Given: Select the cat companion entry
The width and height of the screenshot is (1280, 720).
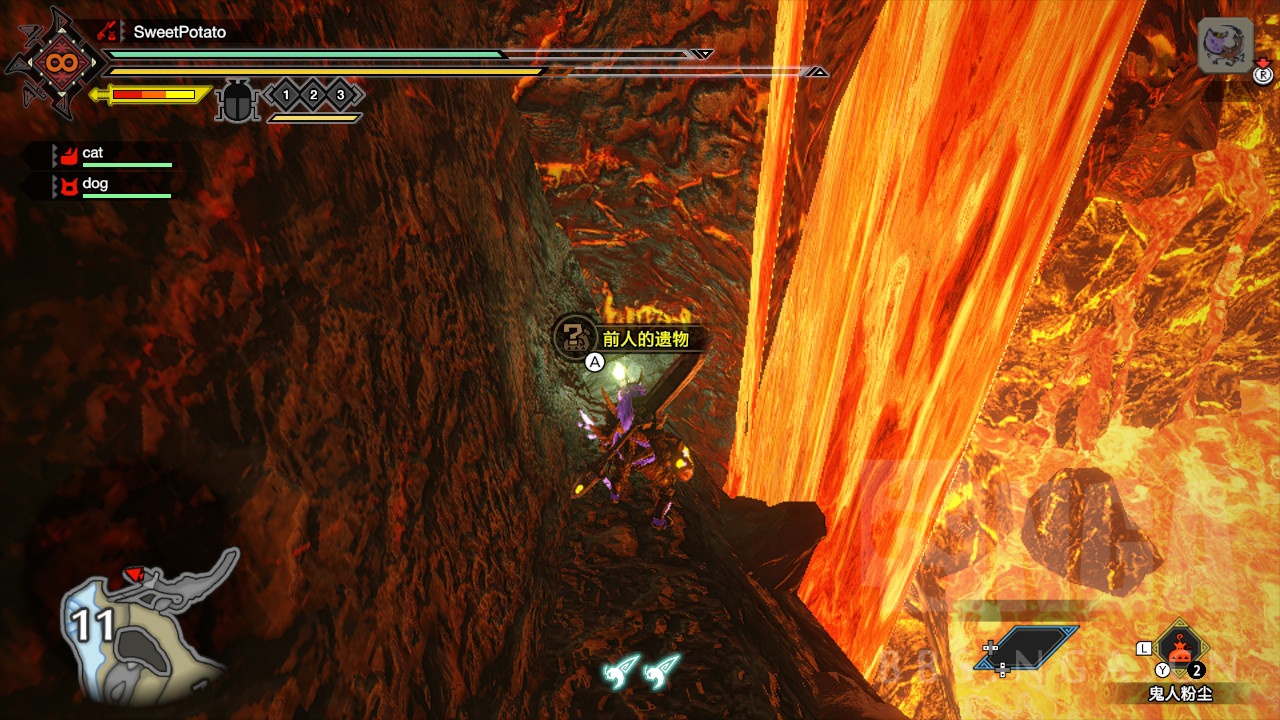Looking at the screenshot, I should pyautogui.click(x=93, y=153).
